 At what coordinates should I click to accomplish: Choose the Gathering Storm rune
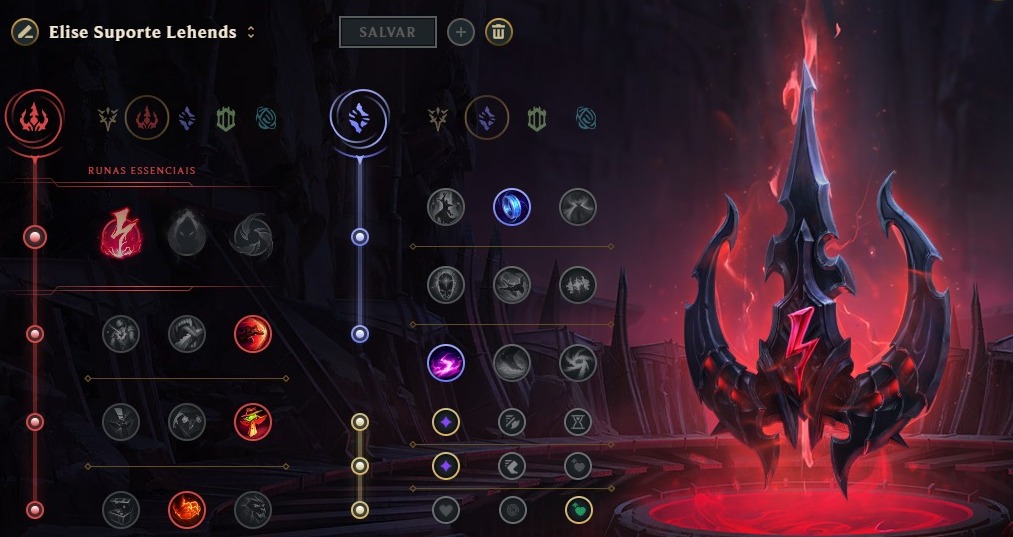coord(577,362)
